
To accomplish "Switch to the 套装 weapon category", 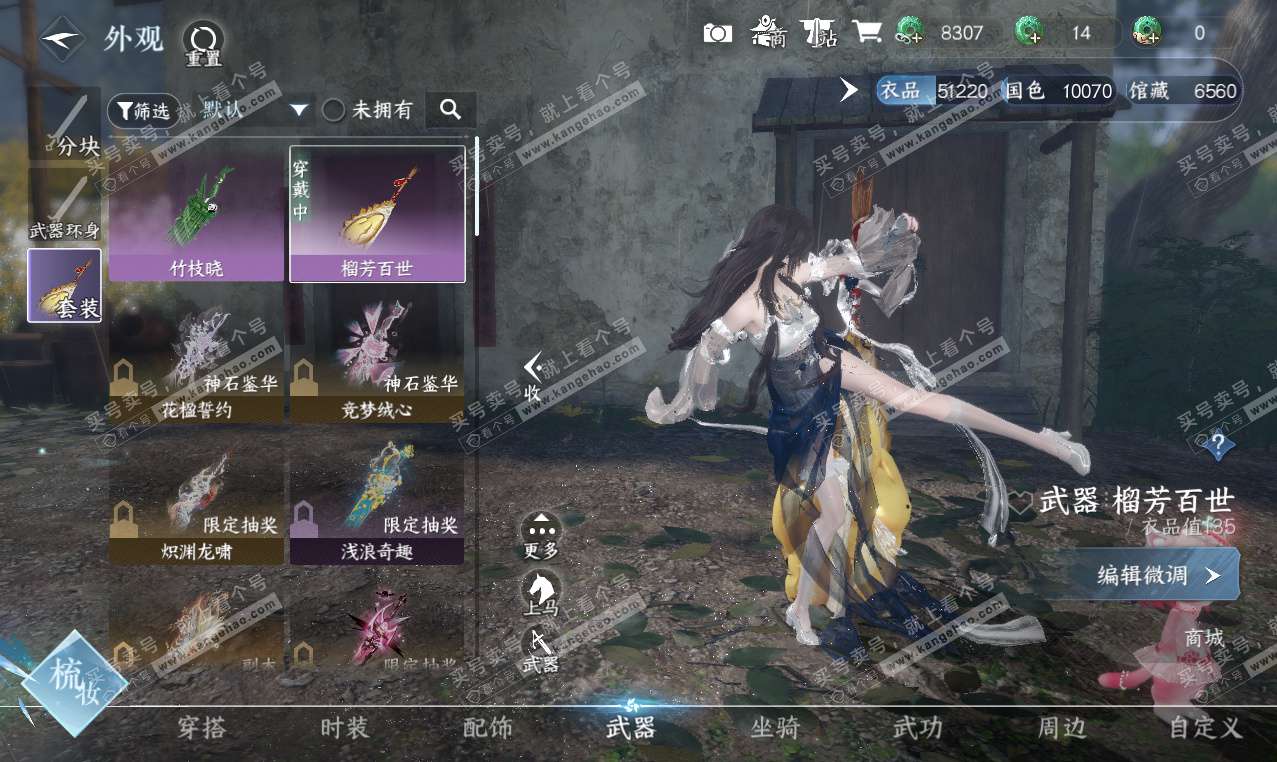I will pyautogui.click(x=64, y=286).
